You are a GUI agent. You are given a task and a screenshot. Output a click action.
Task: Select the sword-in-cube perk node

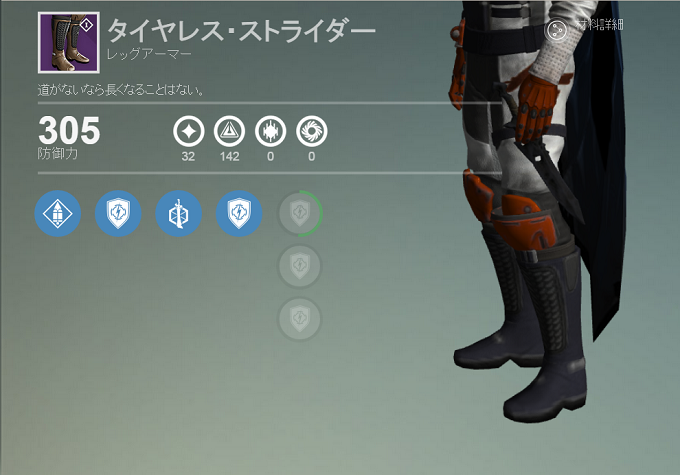tap(179, 213)
